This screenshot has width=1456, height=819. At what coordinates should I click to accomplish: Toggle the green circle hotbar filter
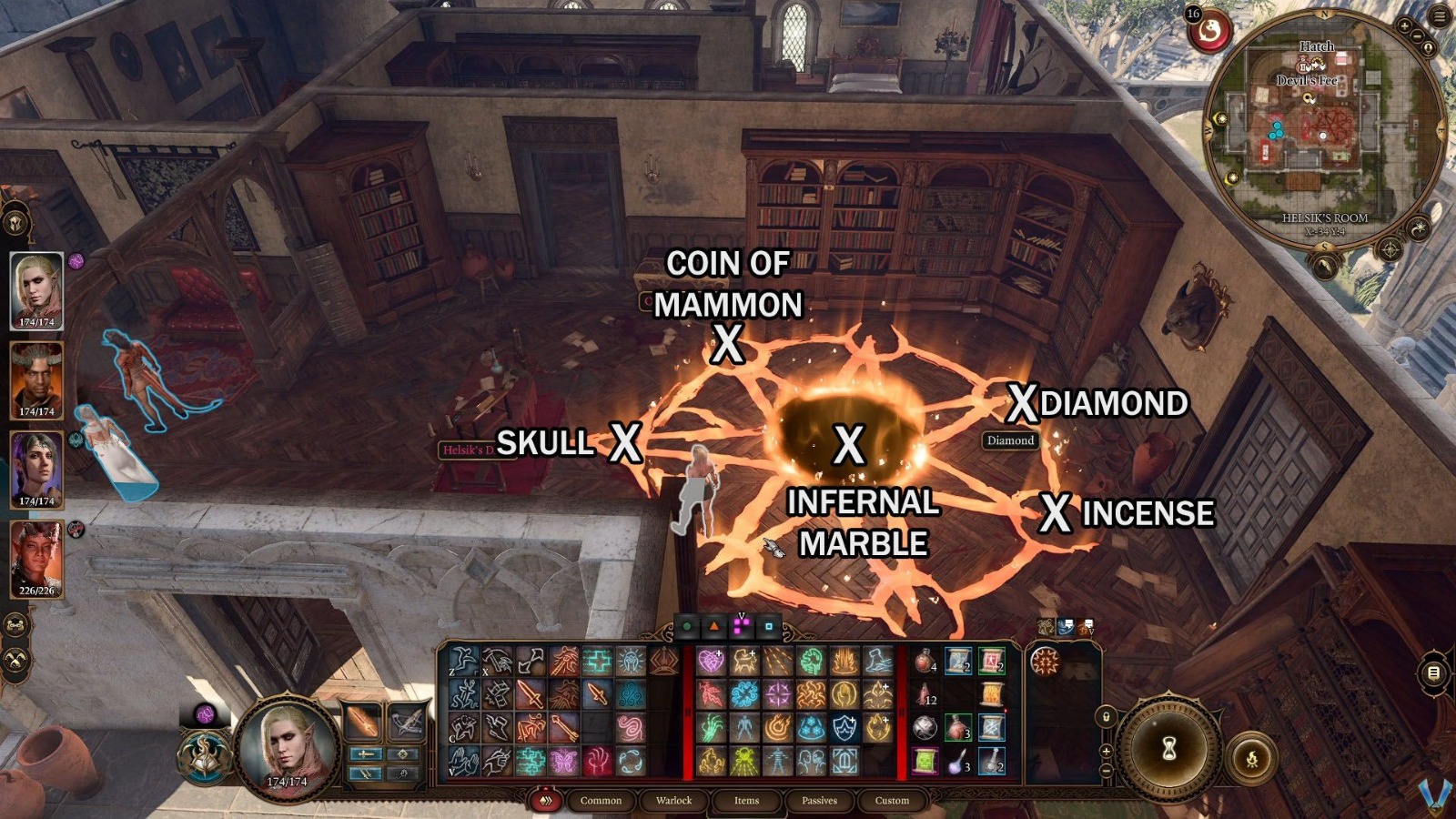click(686, 626)
